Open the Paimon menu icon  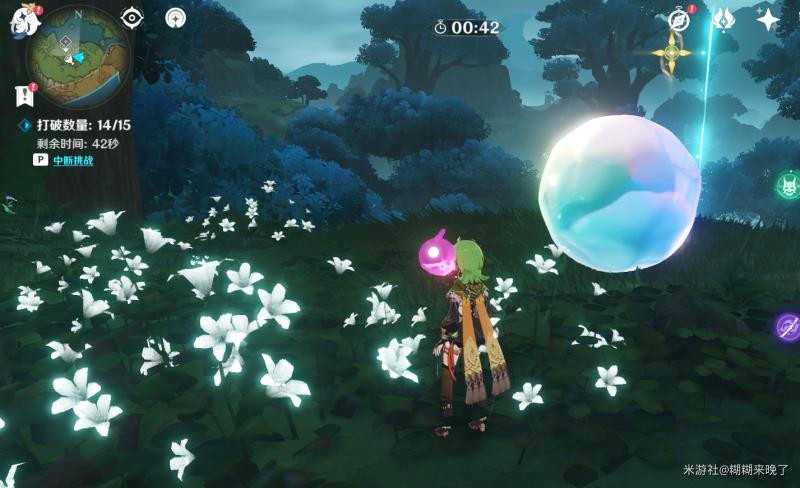(x=22, y=21)
